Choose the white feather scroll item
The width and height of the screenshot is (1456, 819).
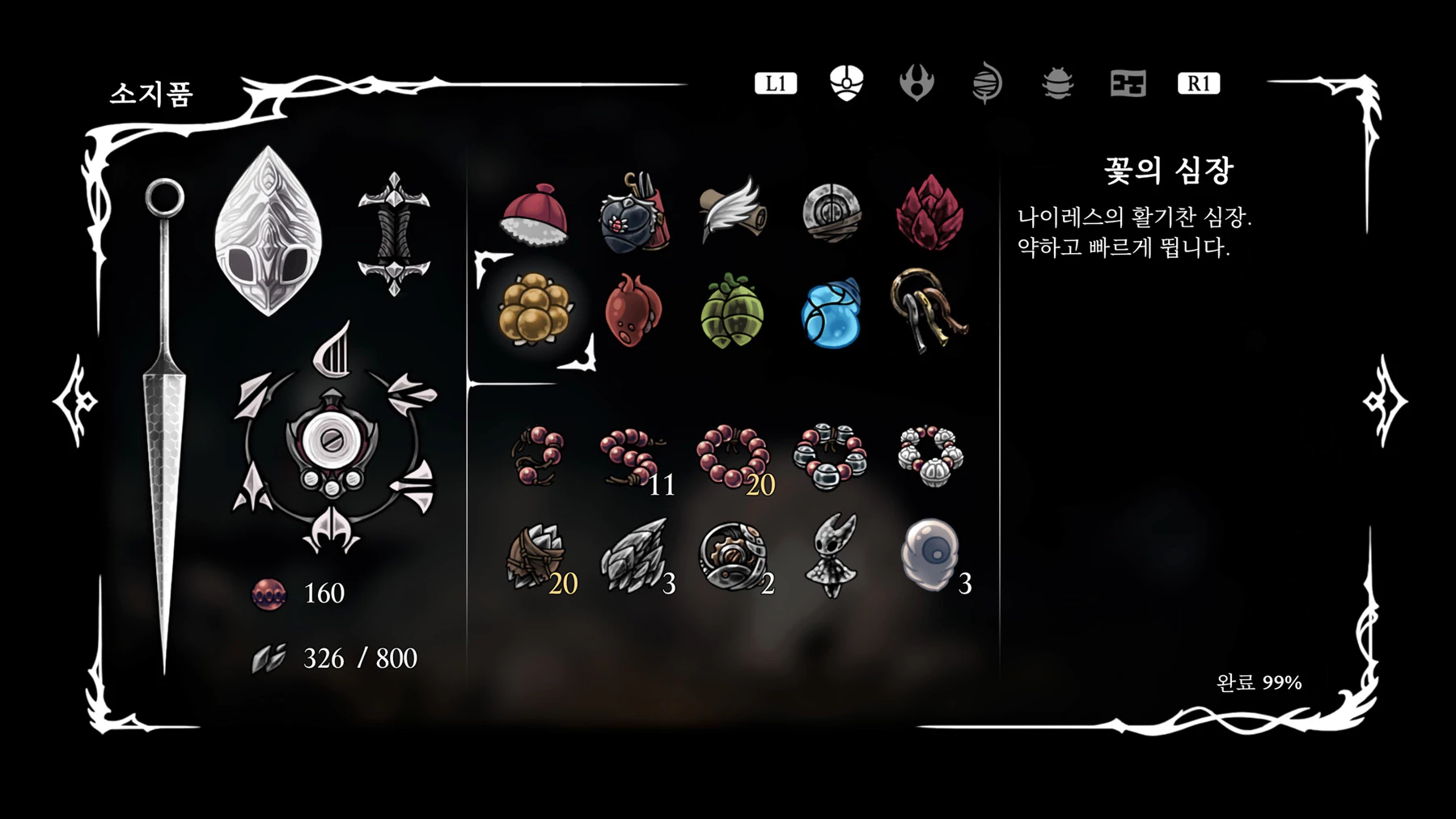click(x=731, y=210)
